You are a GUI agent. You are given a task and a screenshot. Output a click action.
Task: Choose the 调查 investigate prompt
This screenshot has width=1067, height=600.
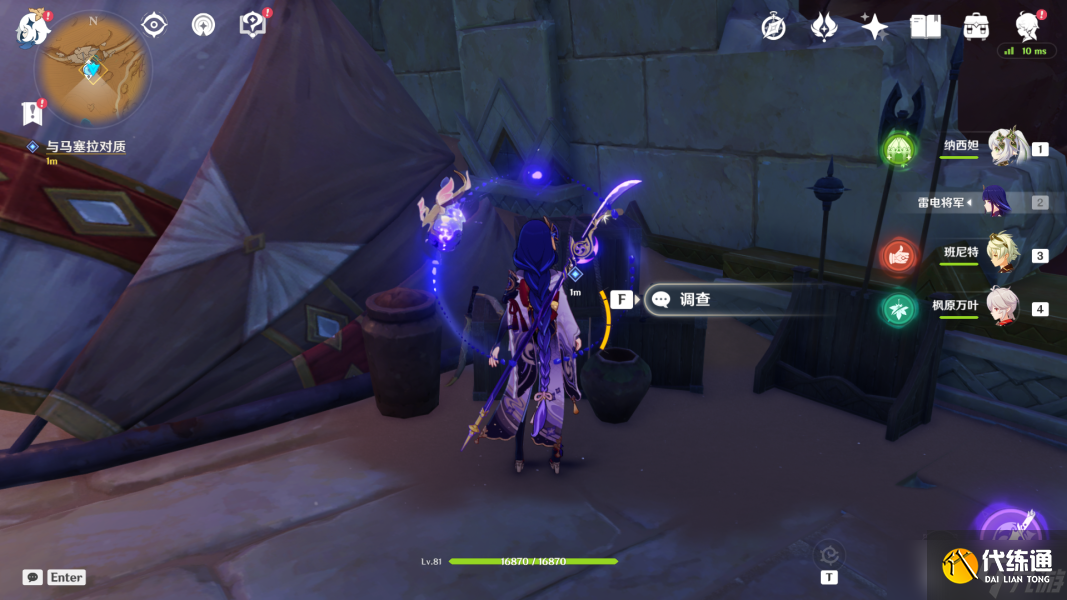pyautogui.click(x=695, y=299)
